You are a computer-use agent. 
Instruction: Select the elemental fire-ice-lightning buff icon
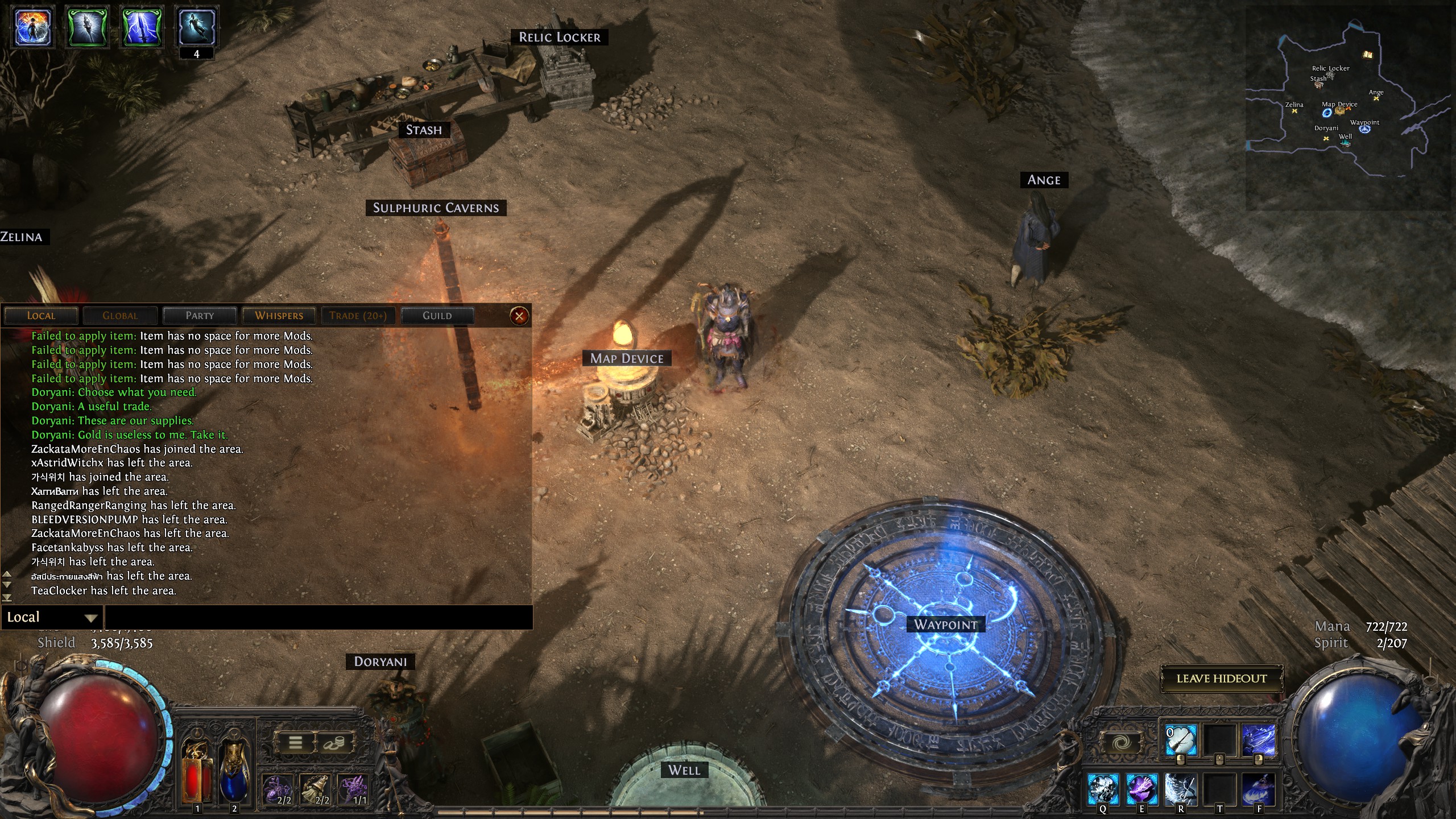click(34, 26)
